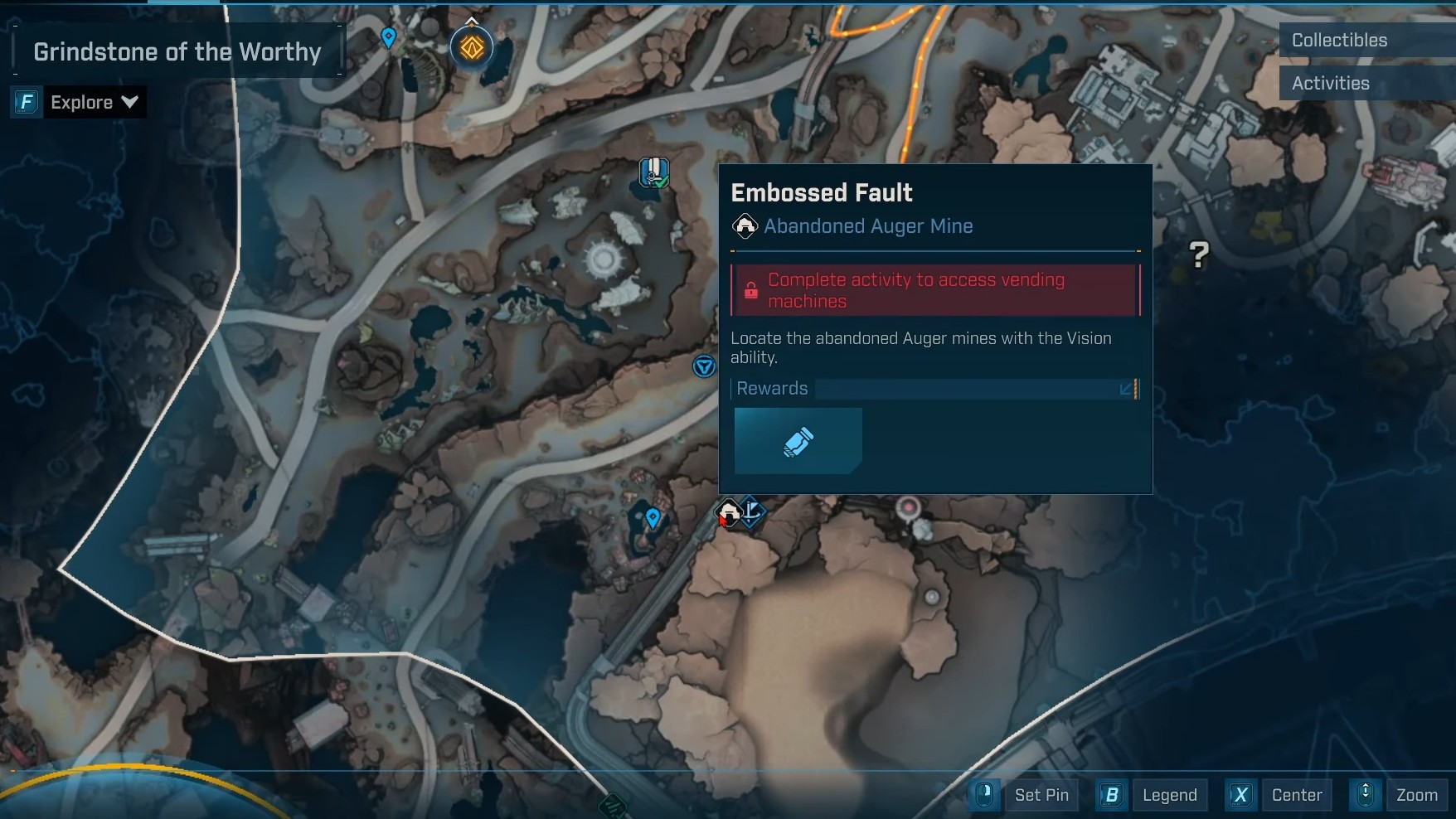
Task: Open the Explore dropdown
Action: coord(94,102)
